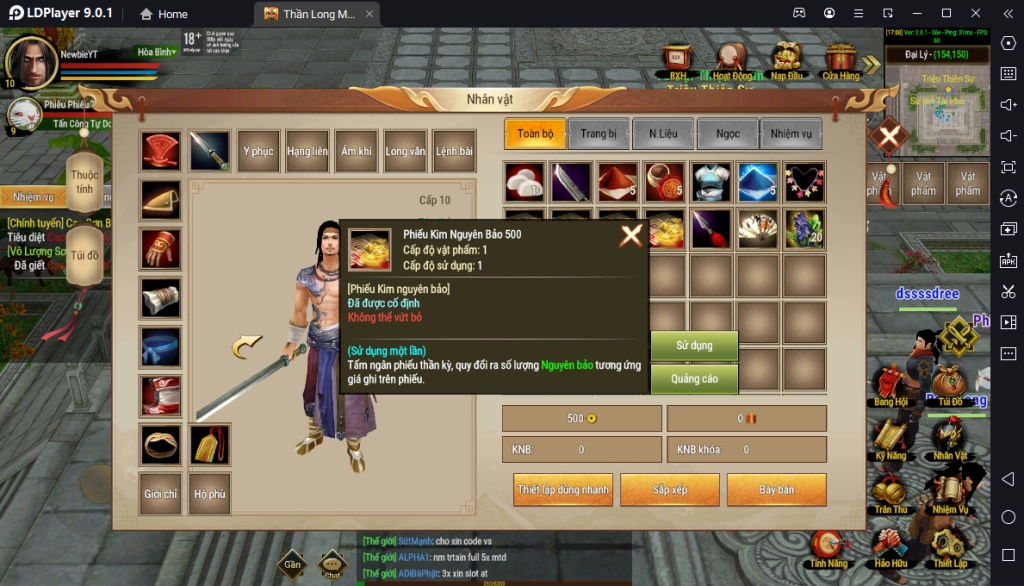Show the Nhiệm vụ inventory tab

pos(791,134)
